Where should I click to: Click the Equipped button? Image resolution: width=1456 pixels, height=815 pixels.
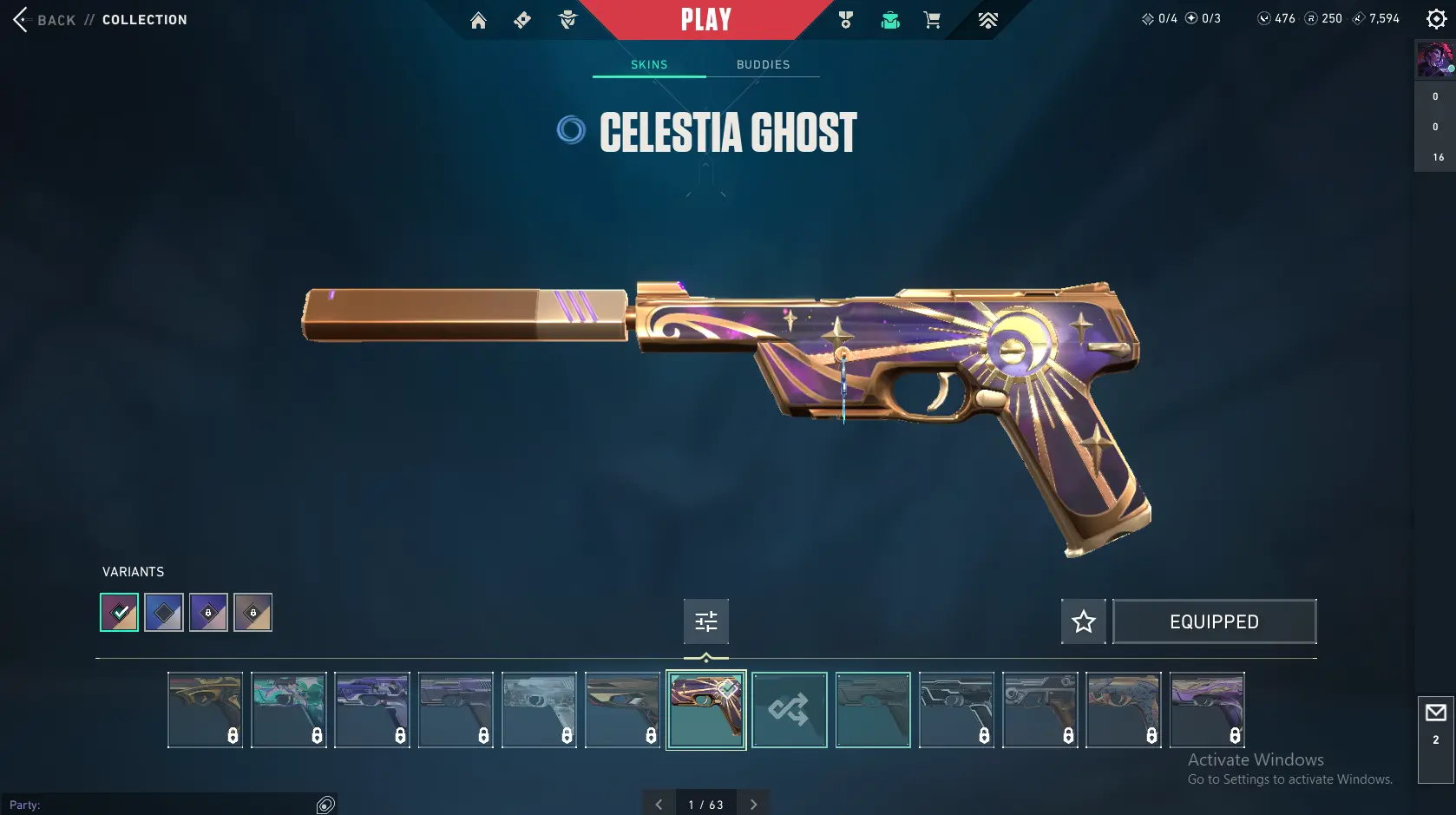tap(1214, 621)
